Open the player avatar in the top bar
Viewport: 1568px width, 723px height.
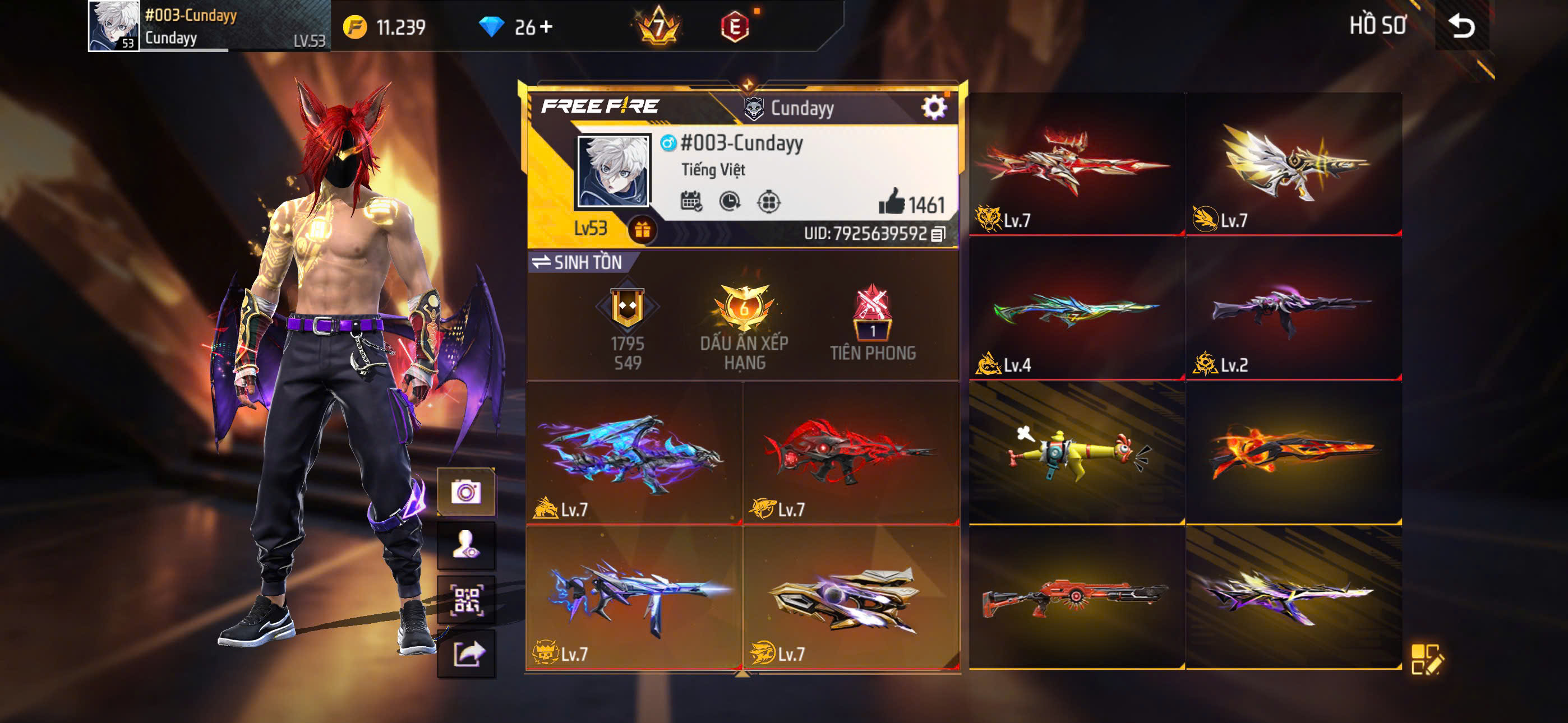(114, 26)
